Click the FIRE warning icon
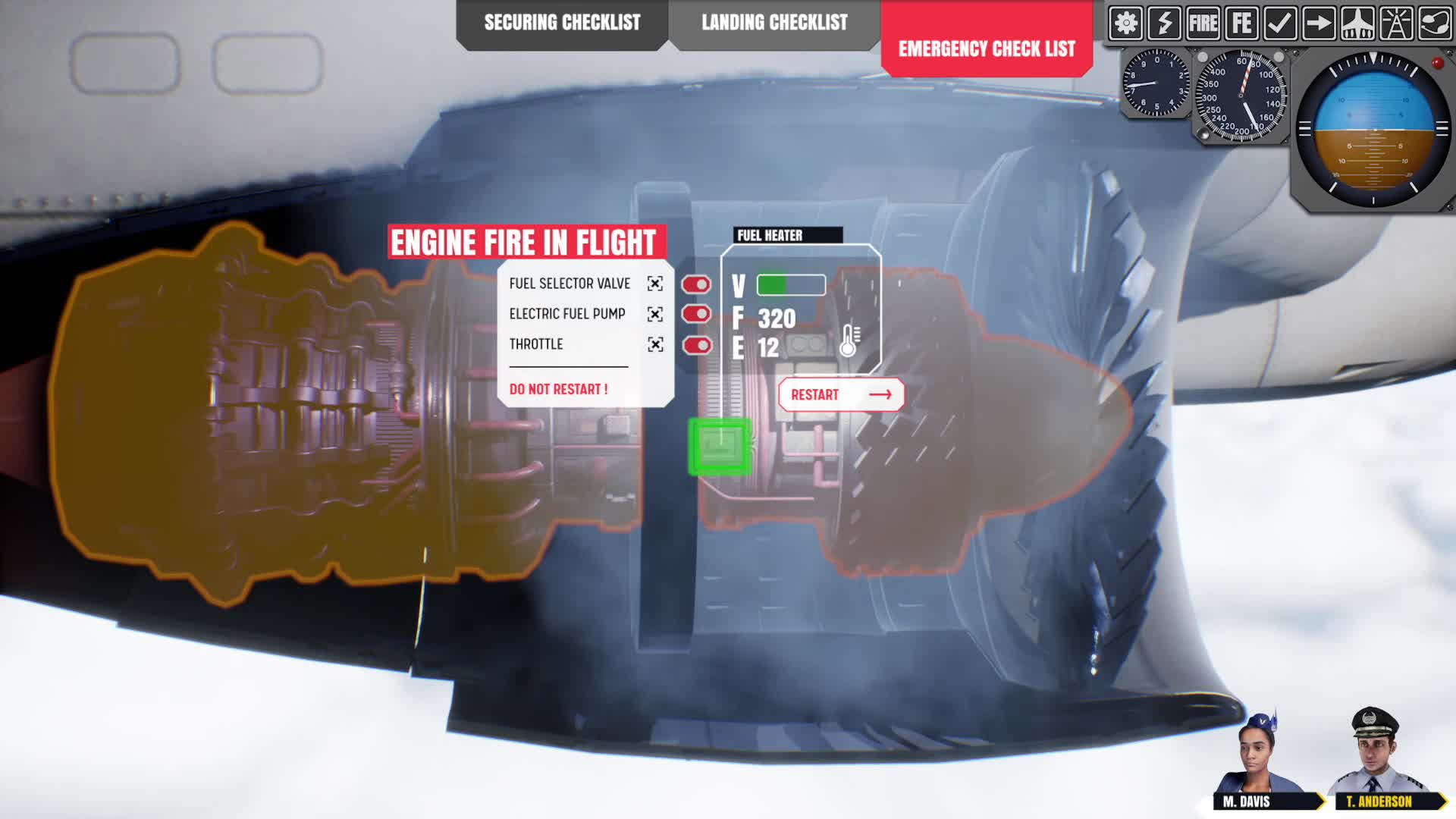 pos(1203,24)
